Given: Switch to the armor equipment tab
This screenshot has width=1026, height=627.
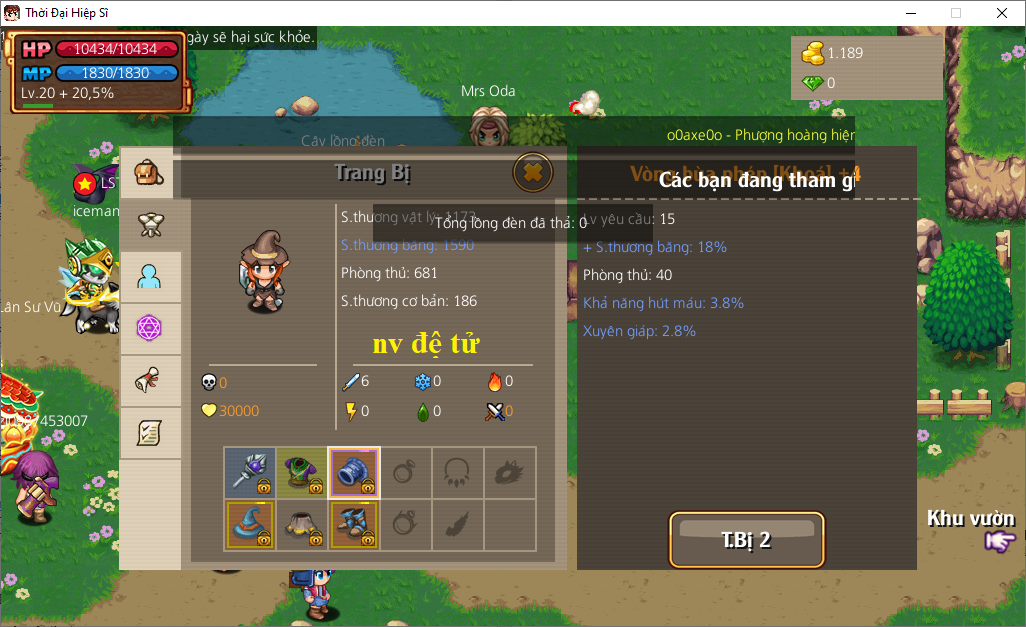Looking at the screenshot, I should pyautogui.click(x=150, y=225).
